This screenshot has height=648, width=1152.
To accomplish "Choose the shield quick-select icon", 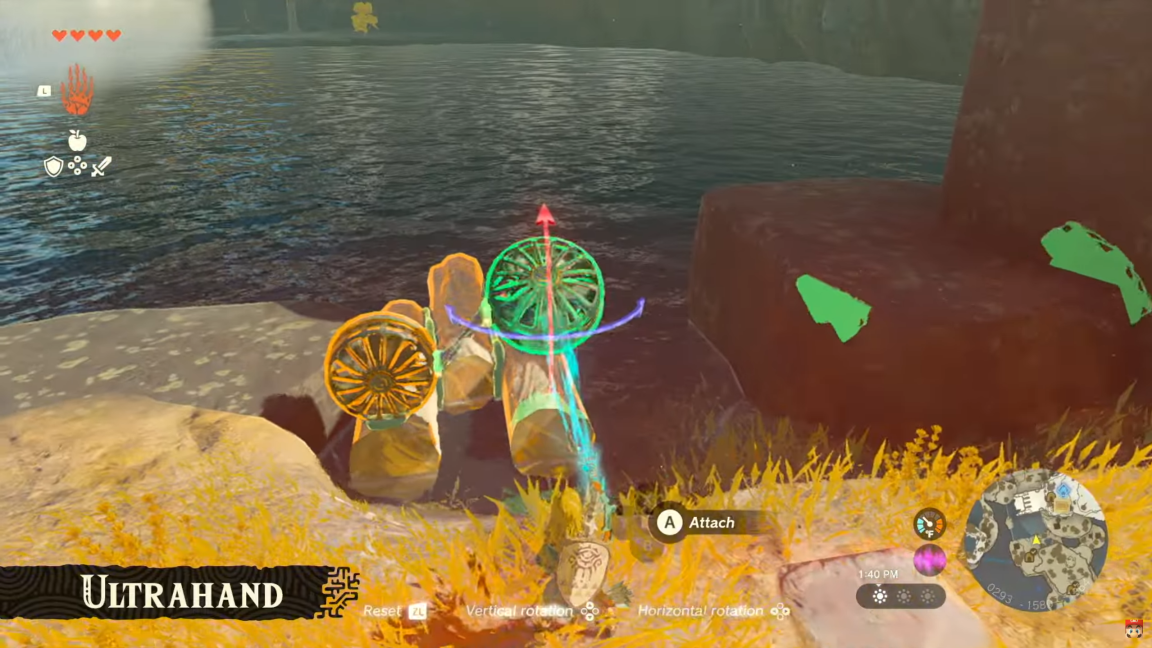I will [54, 167].
